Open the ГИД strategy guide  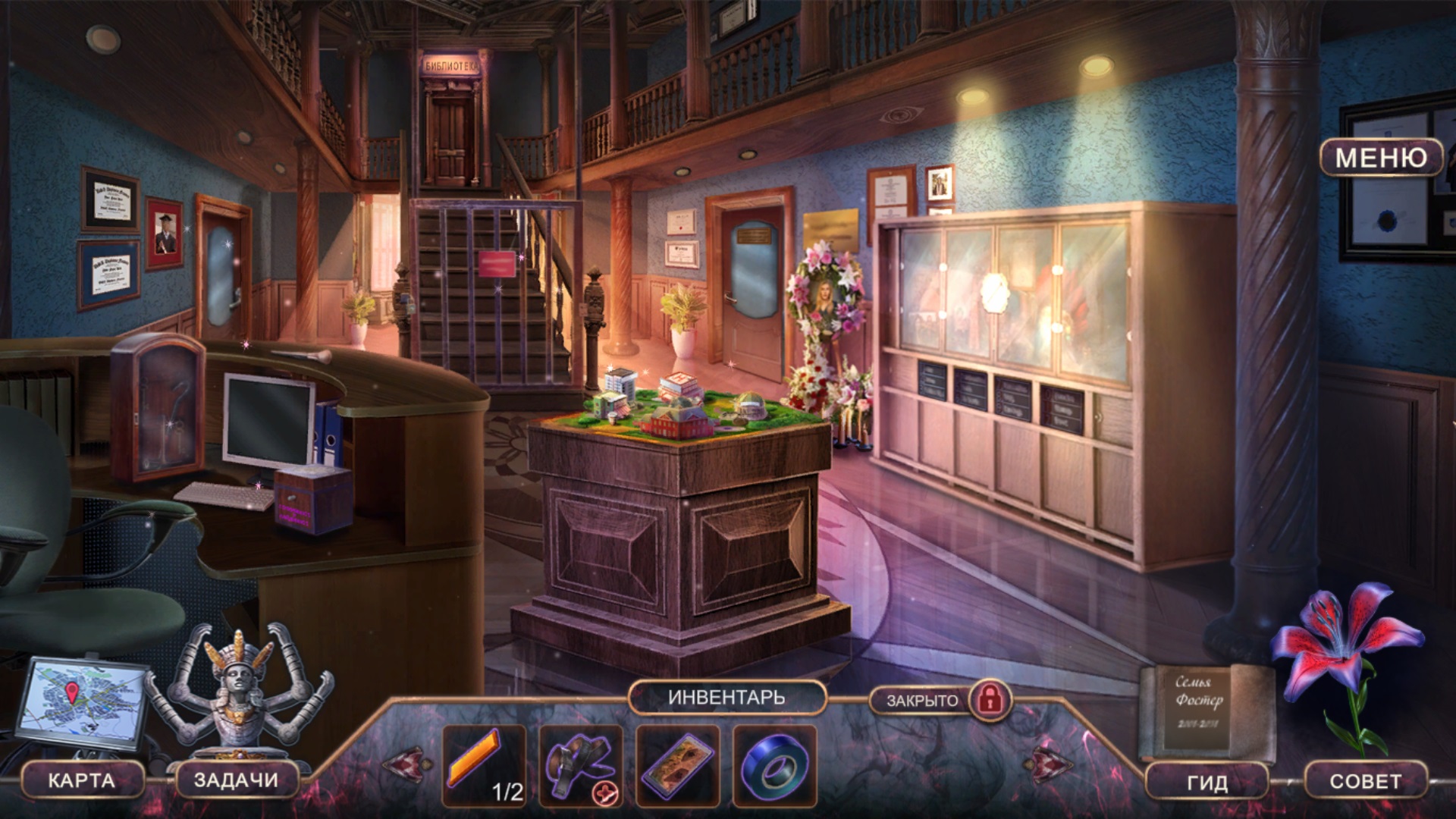1207,782
